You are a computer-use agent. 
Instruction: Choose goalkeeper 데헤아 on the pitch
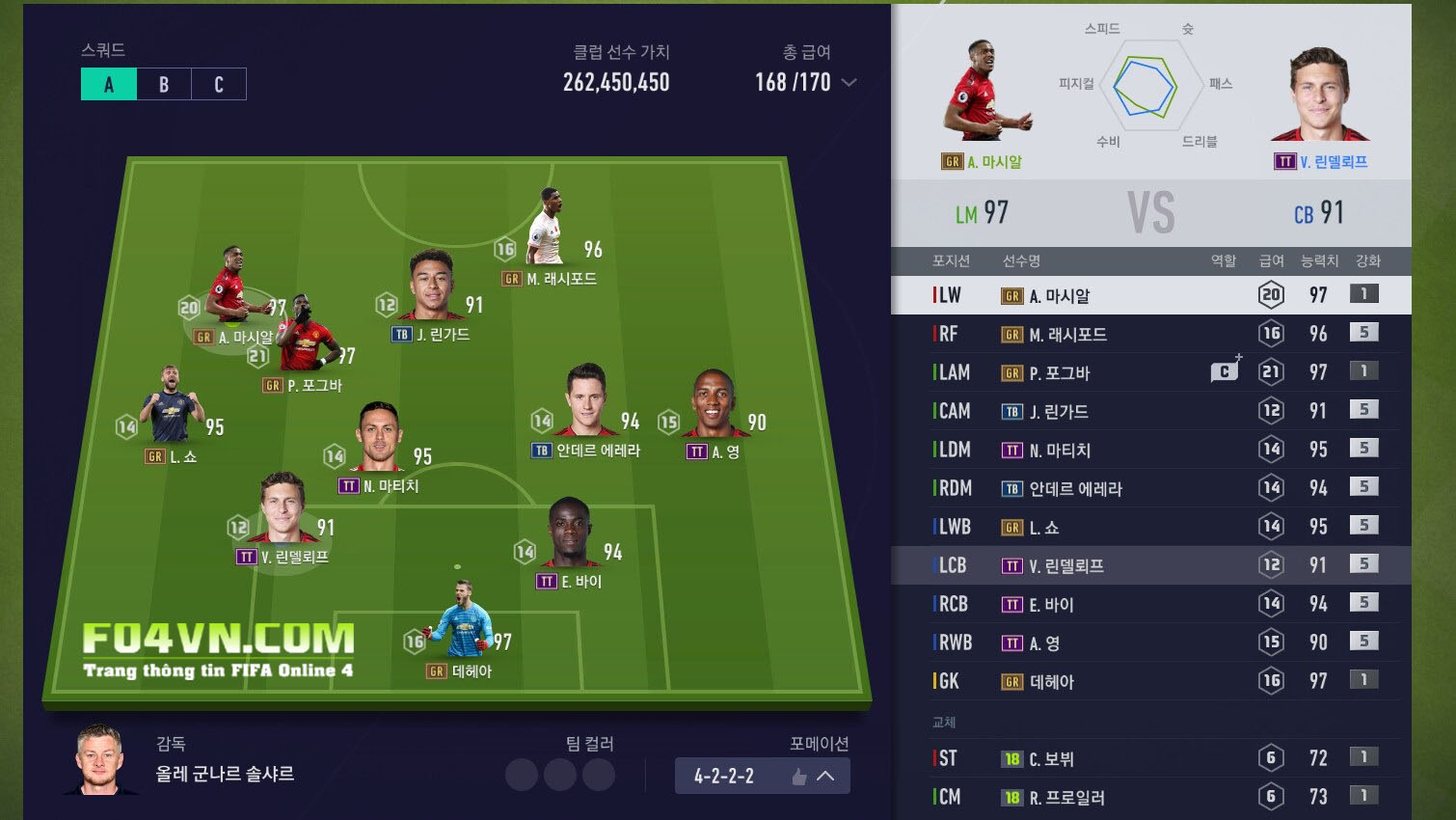pyautogui.click(x=465, y=622)
